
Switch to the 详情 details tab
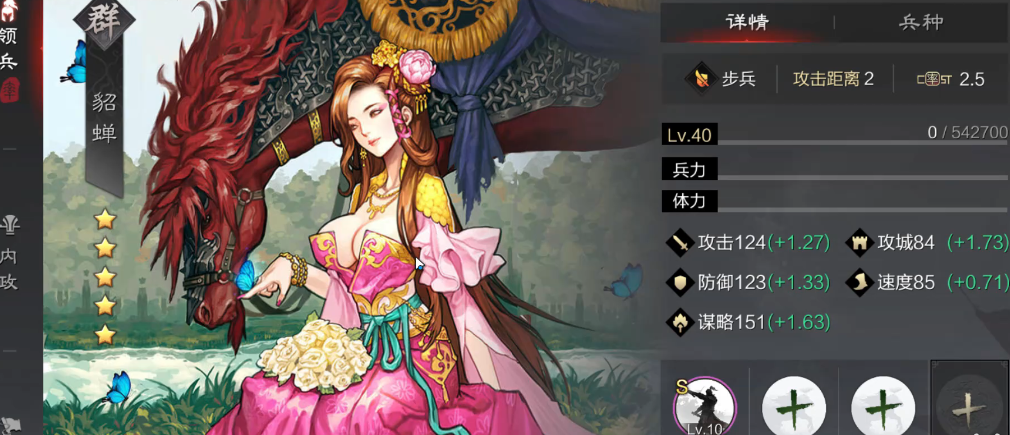[x=746, y=22]
